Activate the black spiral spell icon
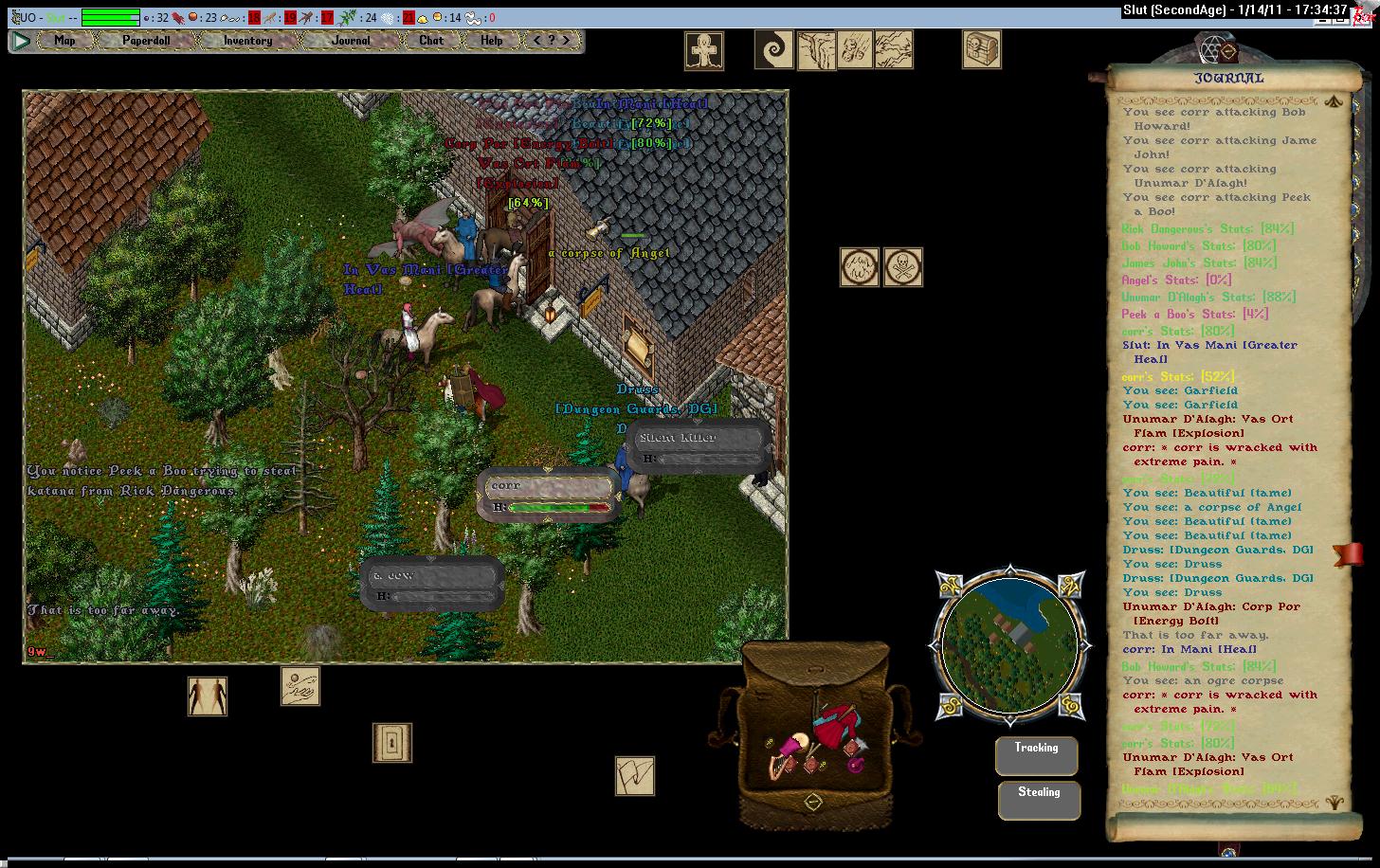The width and height of the screenshot is (1380, 868). [773, 50]
